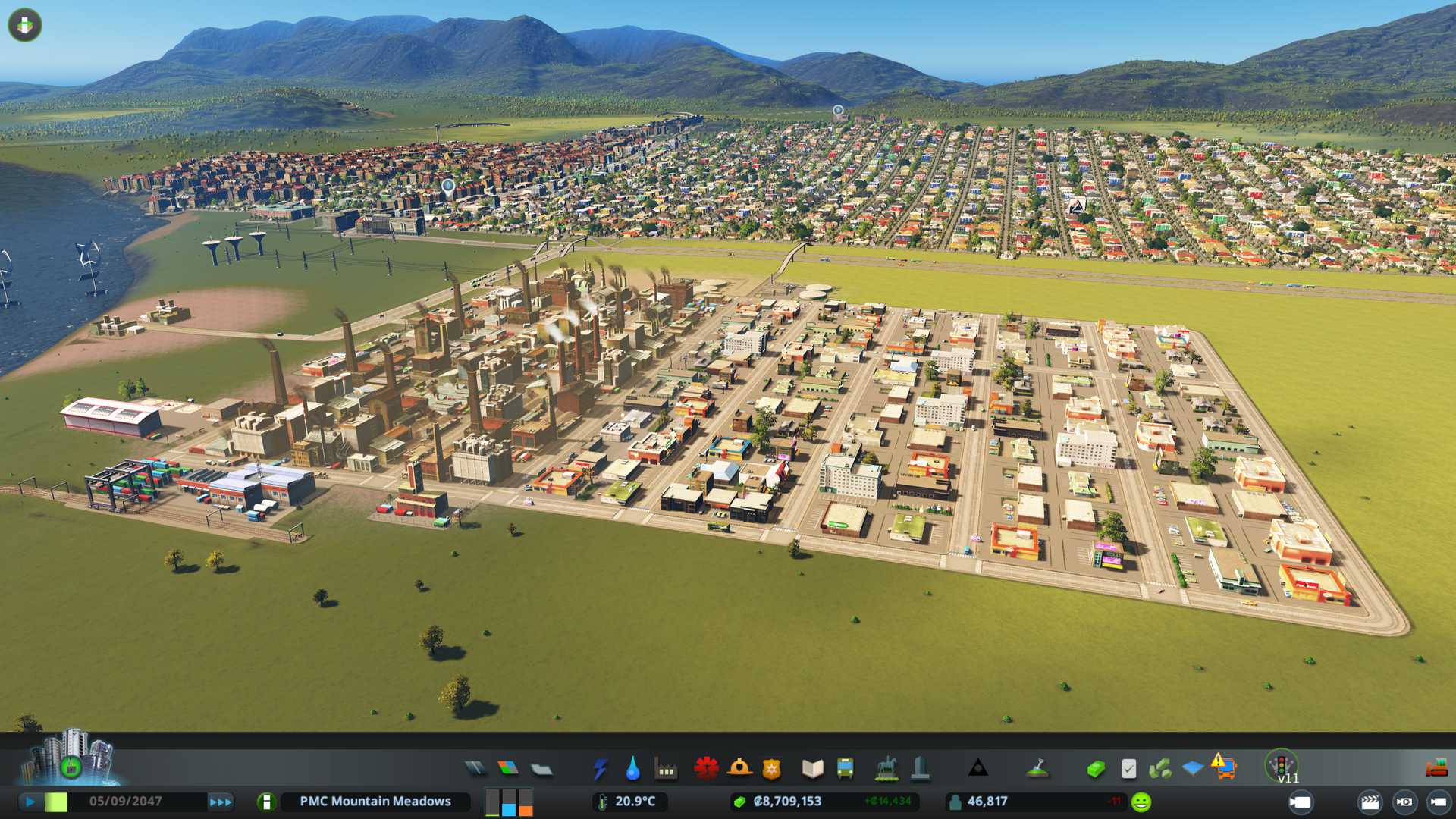Image resolution: width=1456 pixels, height=819 pixels.
Task: Open the Electricity lightning bolt menu
Action: click(600, 769)
